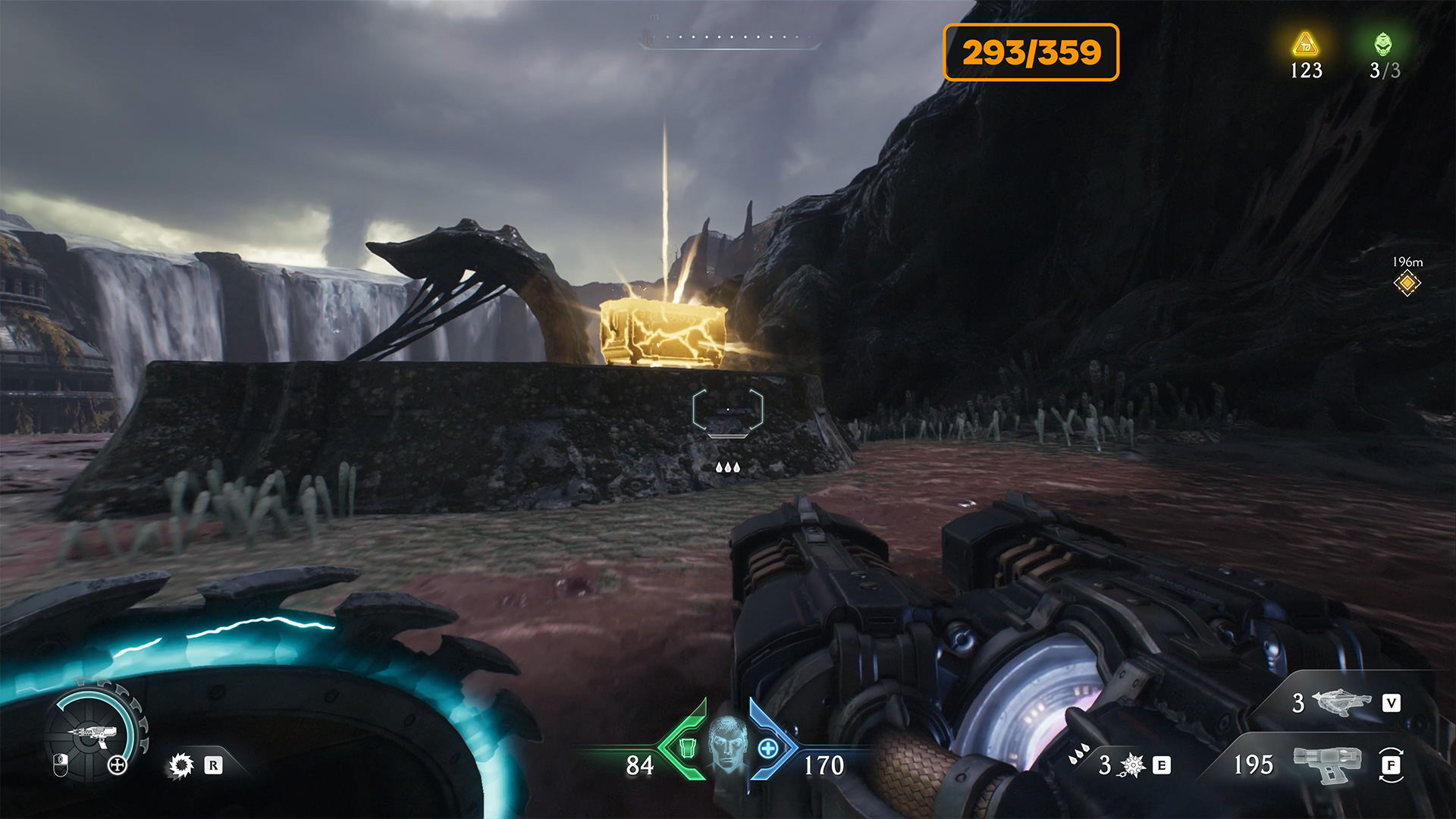Click the cross-shaped icon on weapon wheel
The height and width of the screenshot is (819, 1456).
coord(118,765)
